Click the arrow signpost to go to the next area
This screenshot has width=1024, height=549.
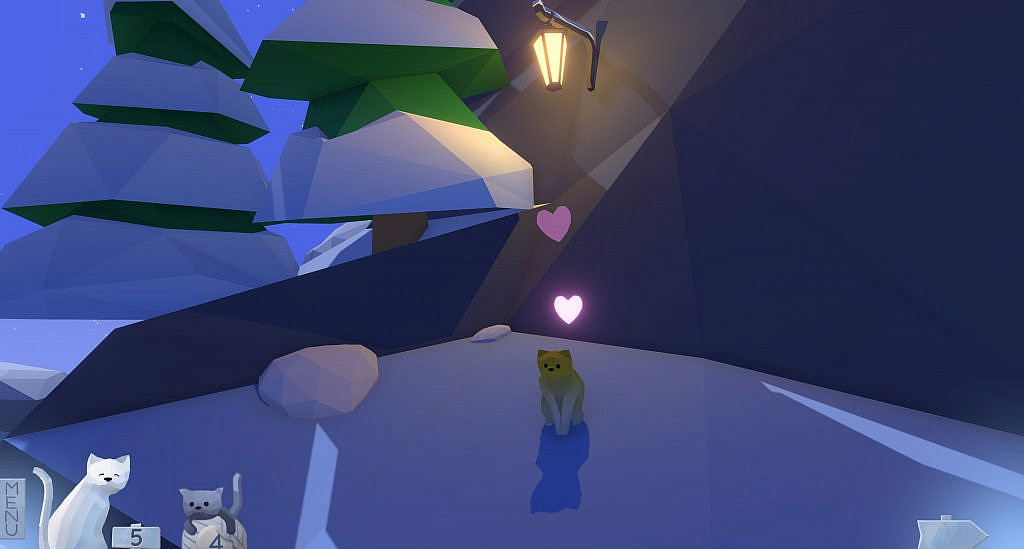(950, 533)
